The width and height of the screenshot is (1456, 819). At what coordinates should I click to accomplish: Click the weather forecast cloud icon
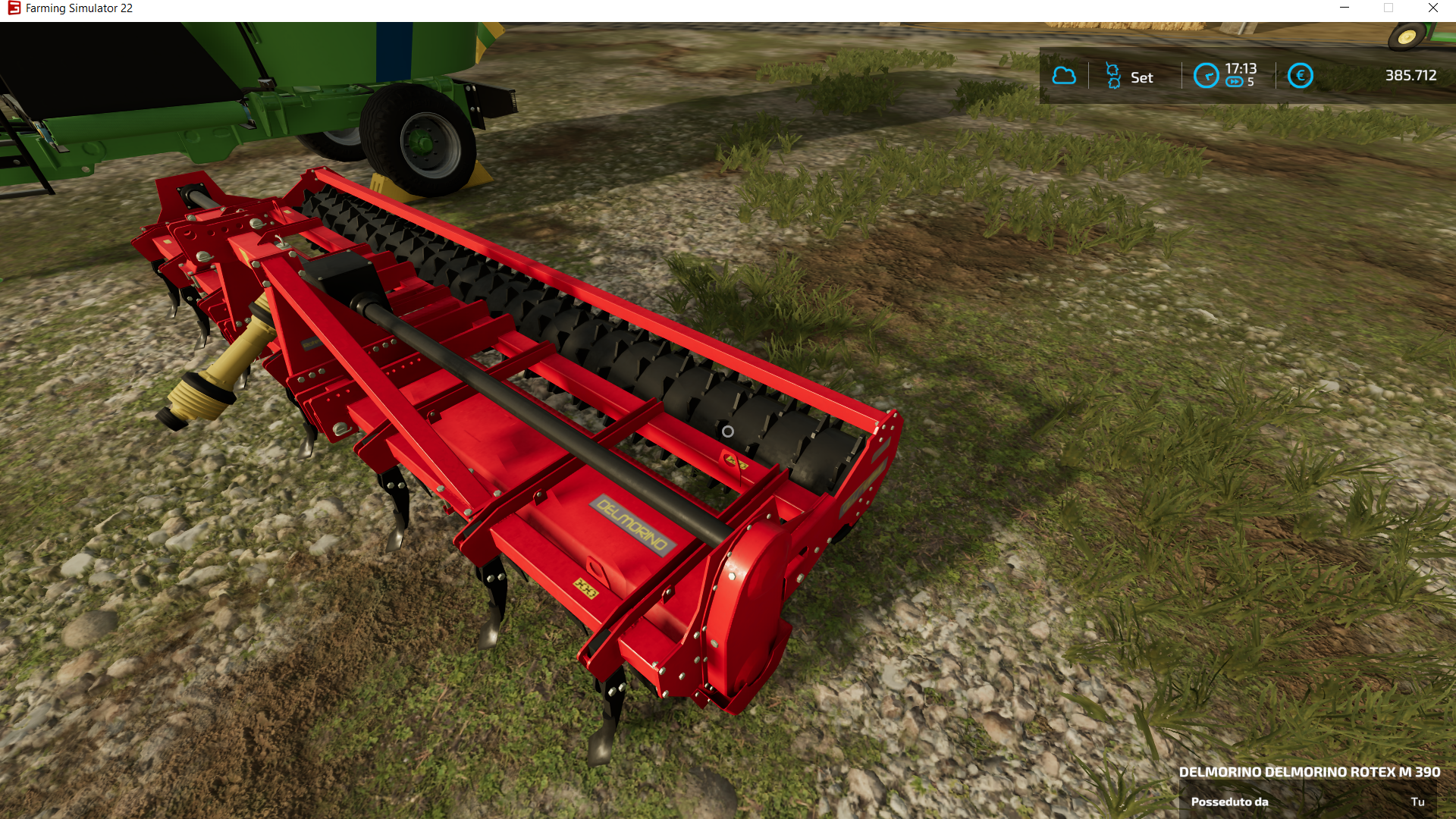pos(1064,75)
